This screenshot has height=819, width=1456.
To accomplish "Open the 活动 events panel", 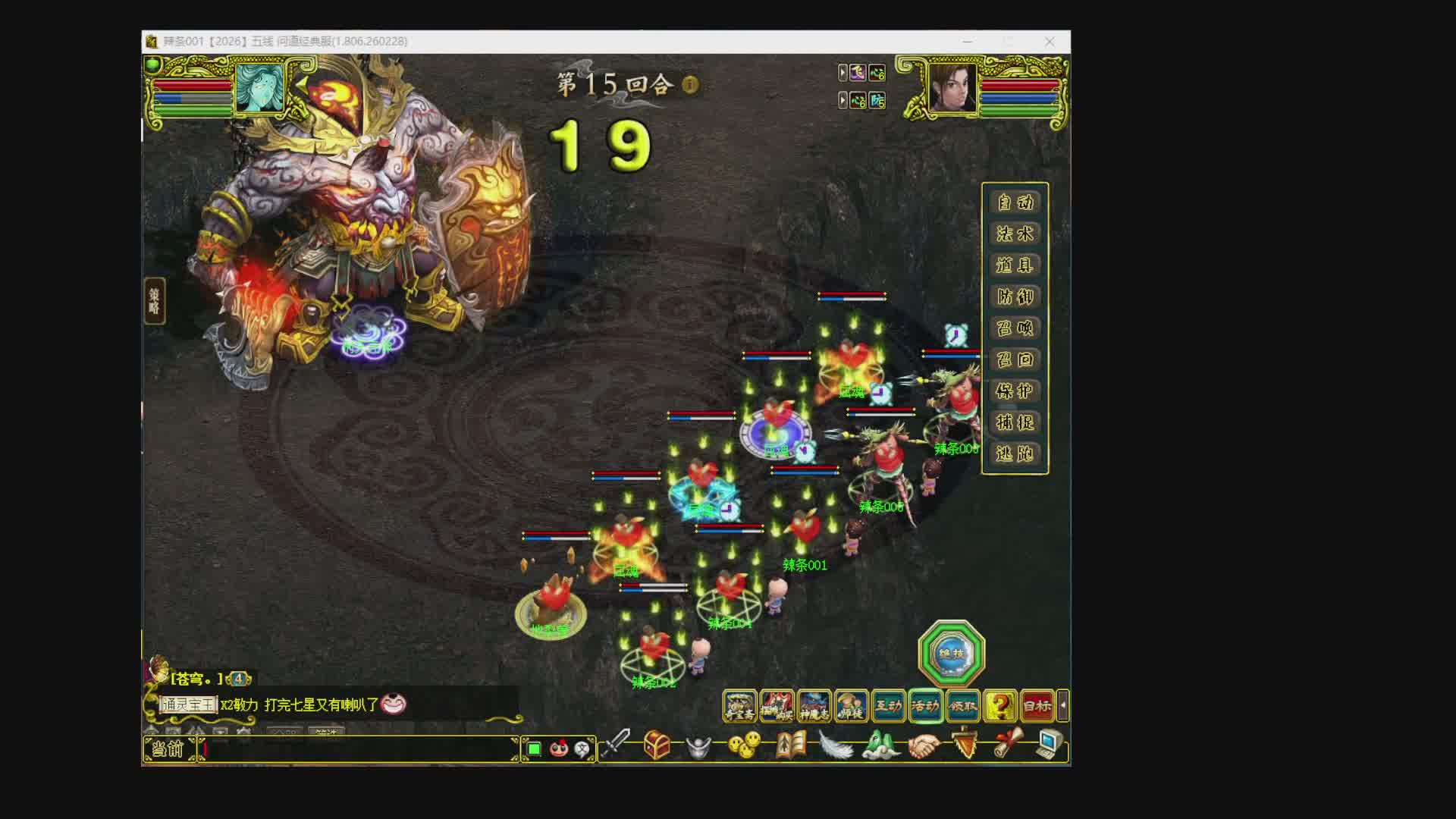I will (x=925, y=706).
